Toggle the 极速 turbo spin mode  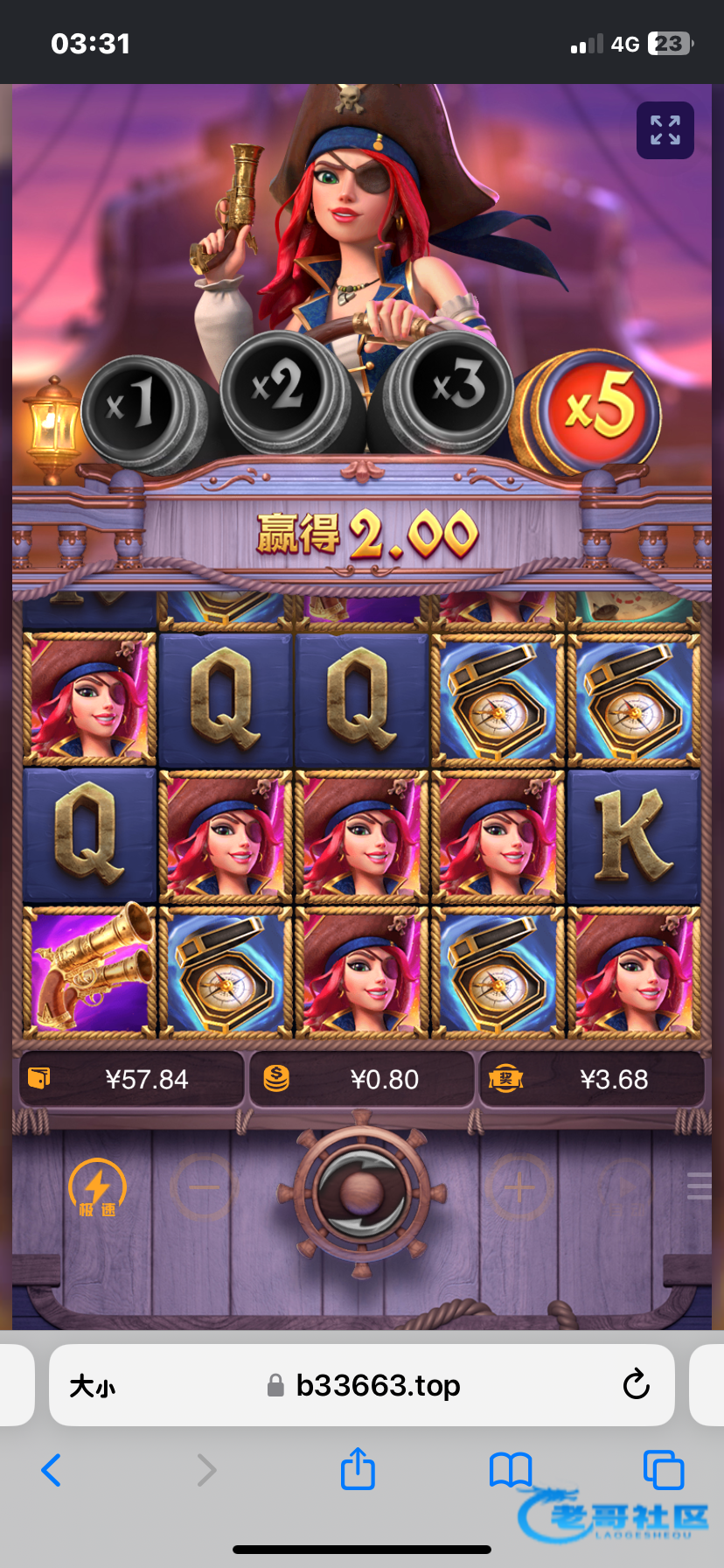click(x=97, y=1187)
